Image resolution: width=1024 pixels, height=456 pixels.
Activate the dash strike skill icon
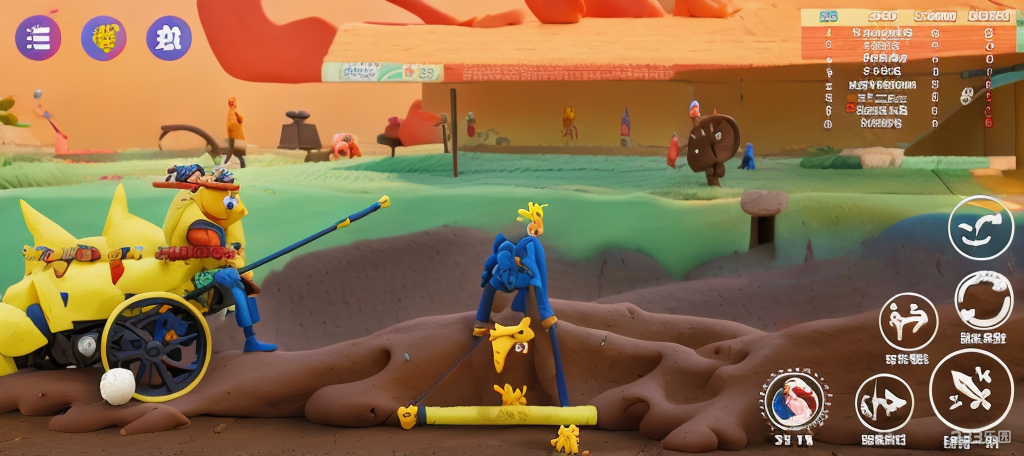click(x=884, y=402)
